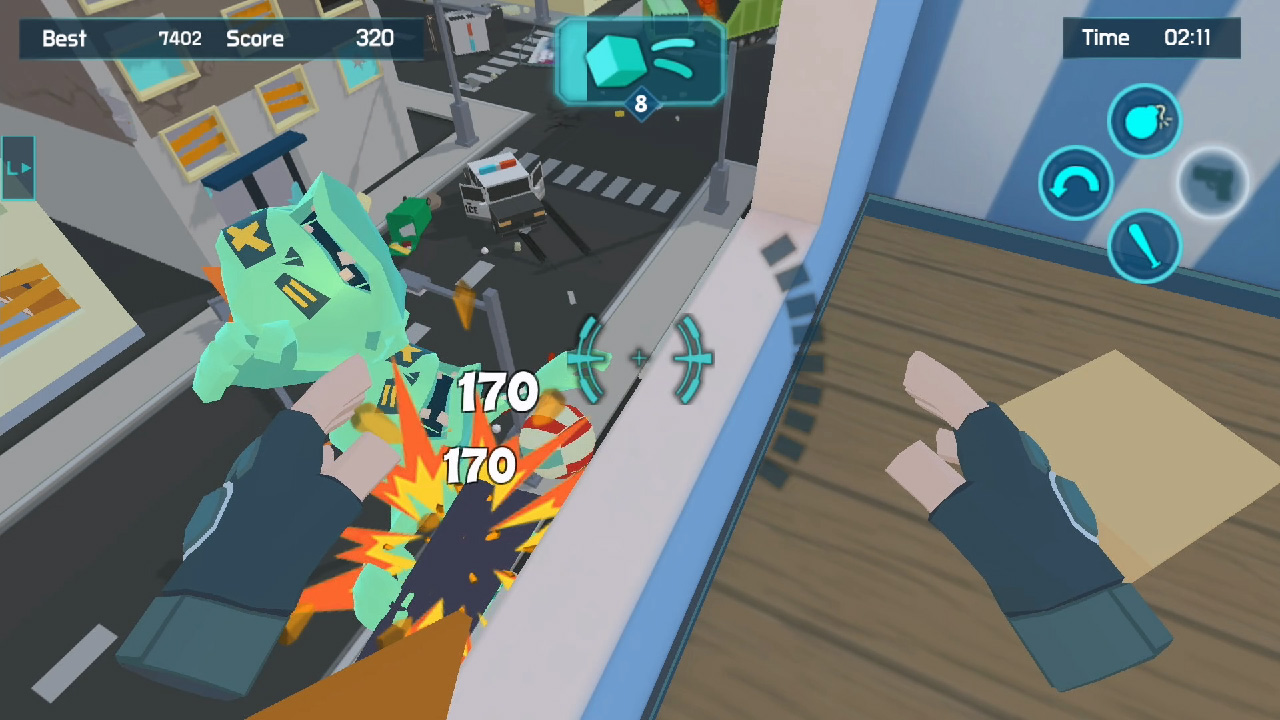The height and width of the screenshot is (720, 1280).
Task: Click the Time display reading 02:11
Action: coord(1150,38)
